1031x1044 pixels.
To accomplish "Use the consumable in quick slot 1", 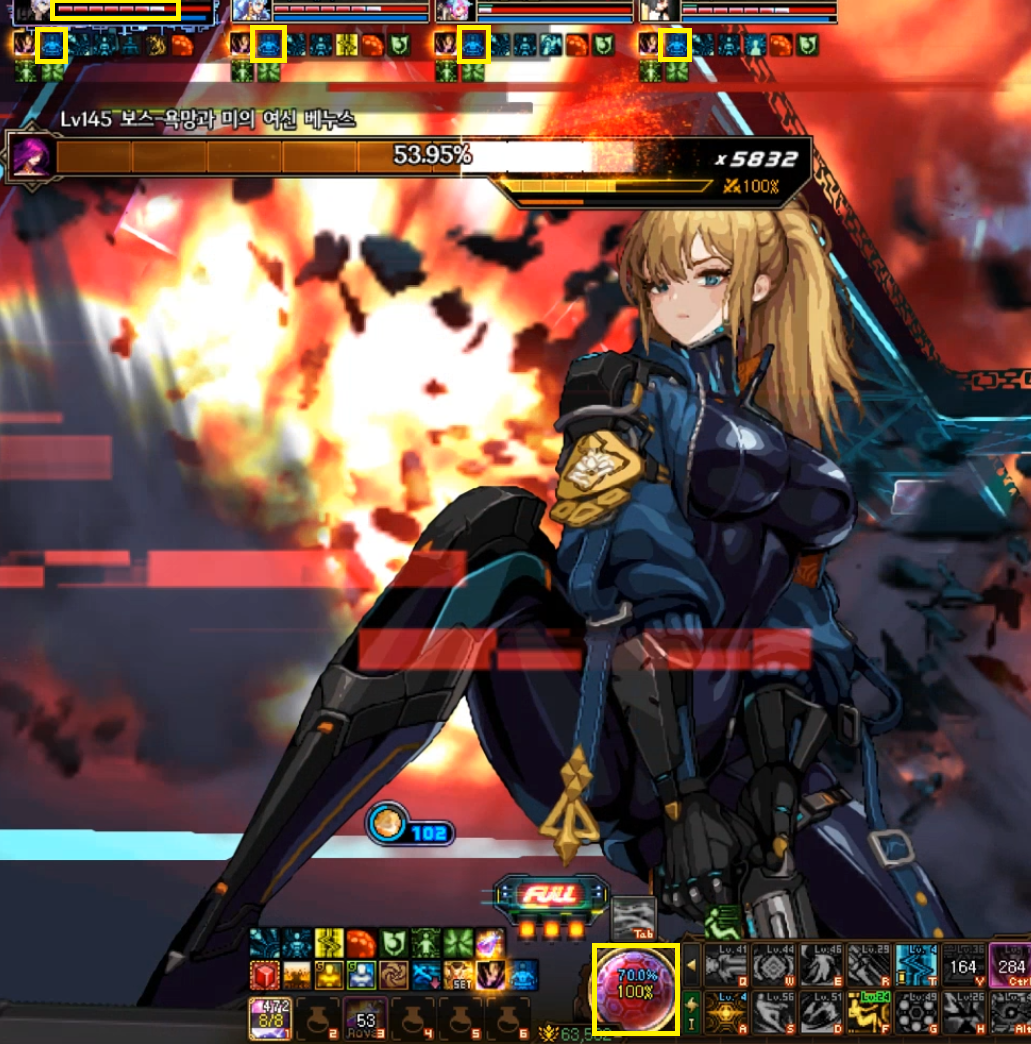I will pos(270,1018).
